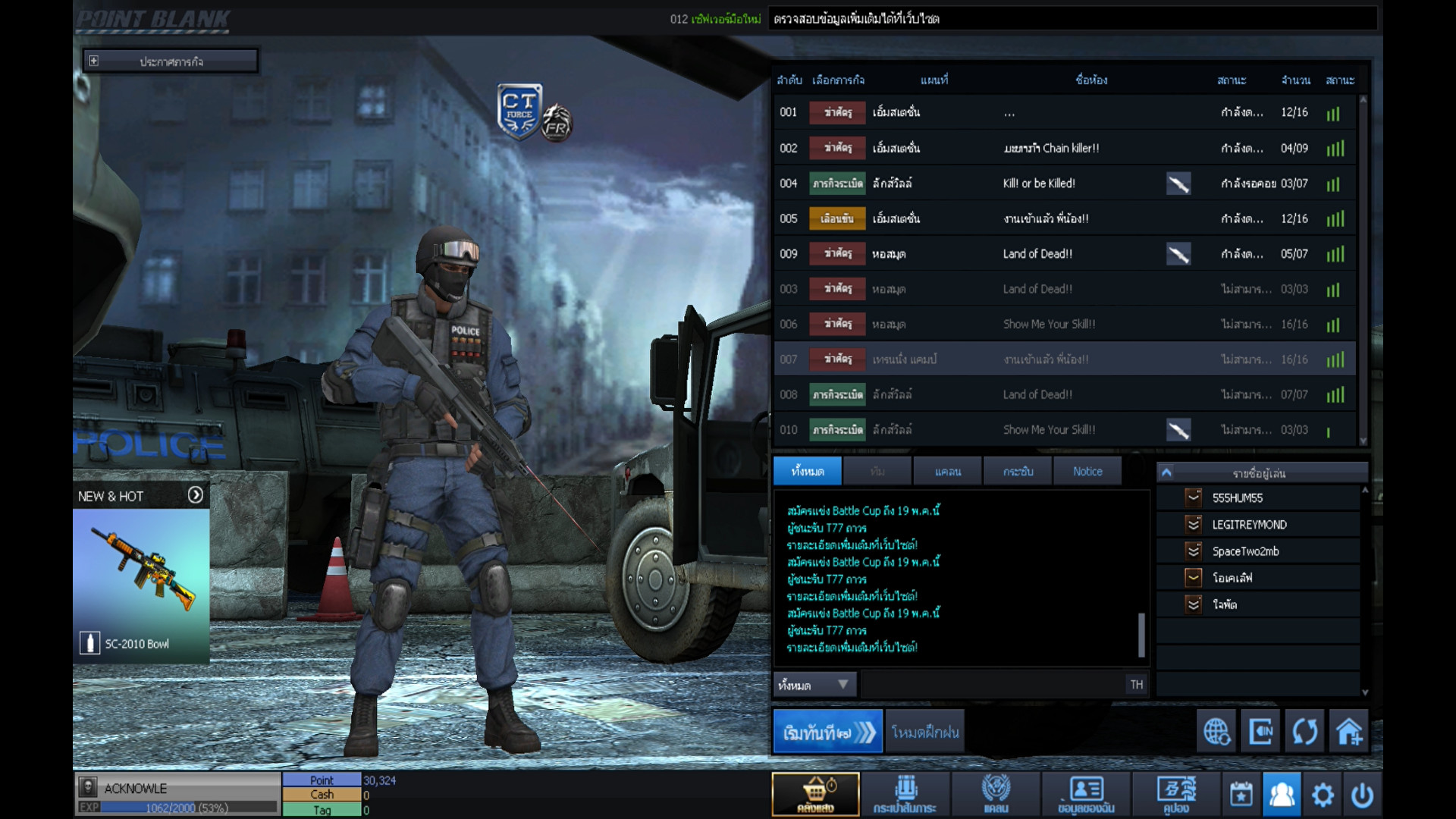Switch to the Notice chat tab
This screenshot has height=819, width=1456.
tap(1087, 472)
